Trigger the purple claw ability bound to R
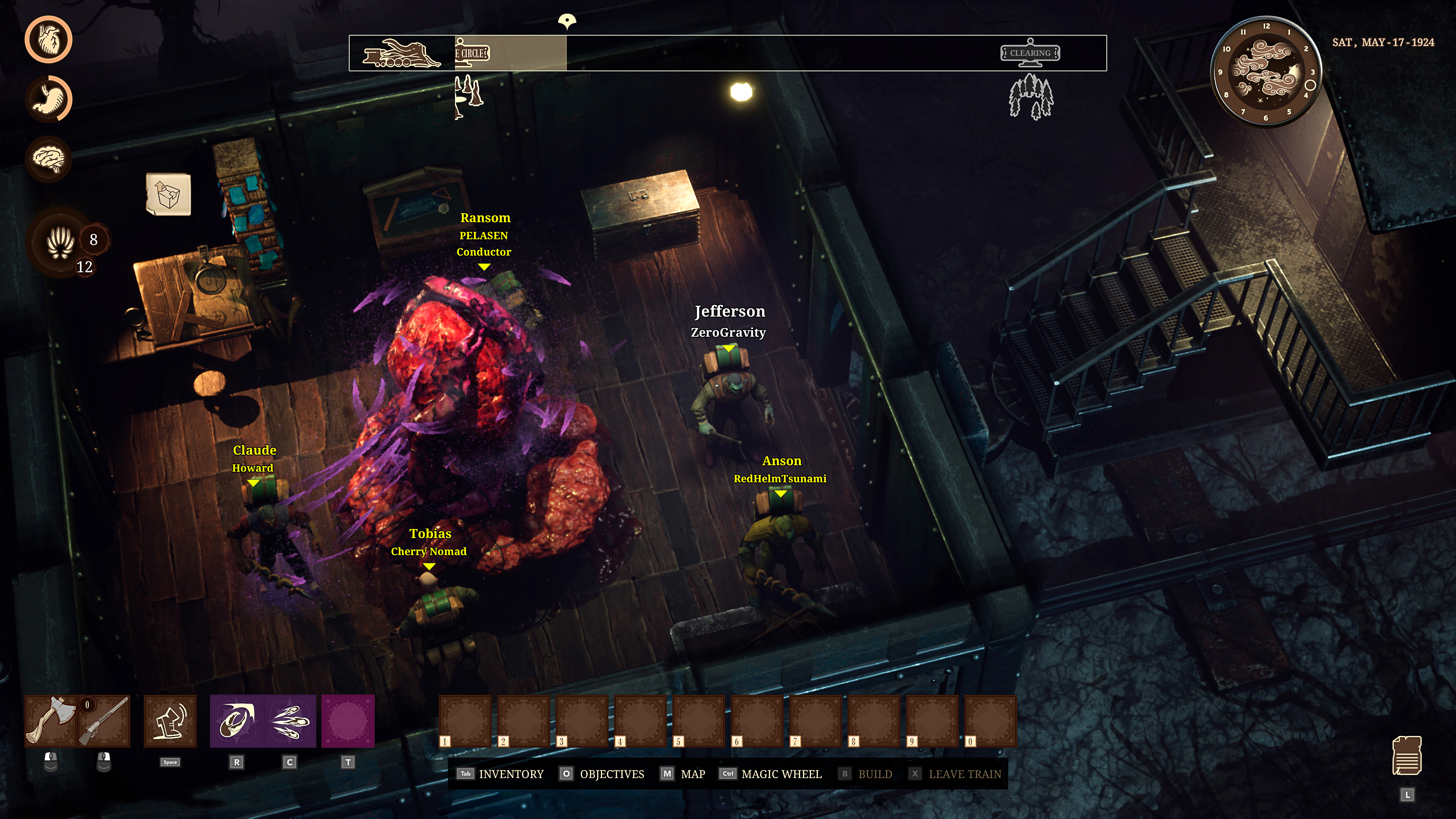This screenshot has width=1456, height=819. (236, 721)
